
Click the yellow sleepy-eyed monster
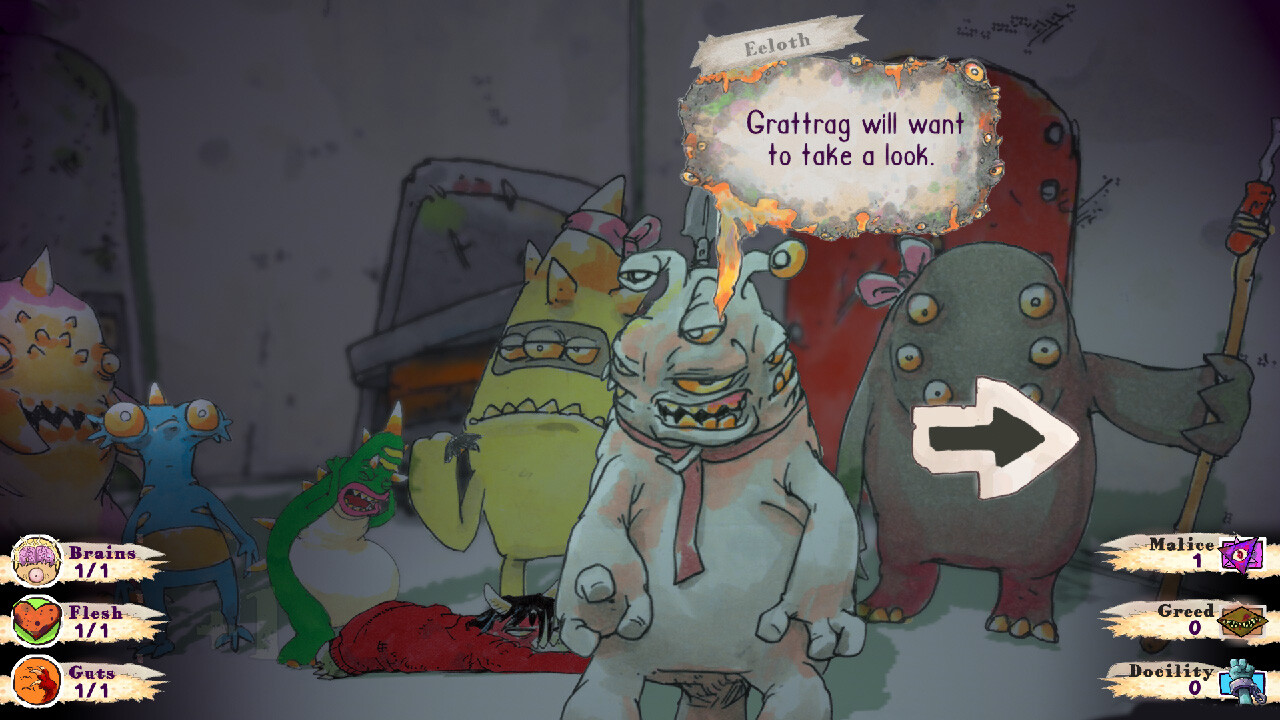pyautogui.click(x=540, y=400)
